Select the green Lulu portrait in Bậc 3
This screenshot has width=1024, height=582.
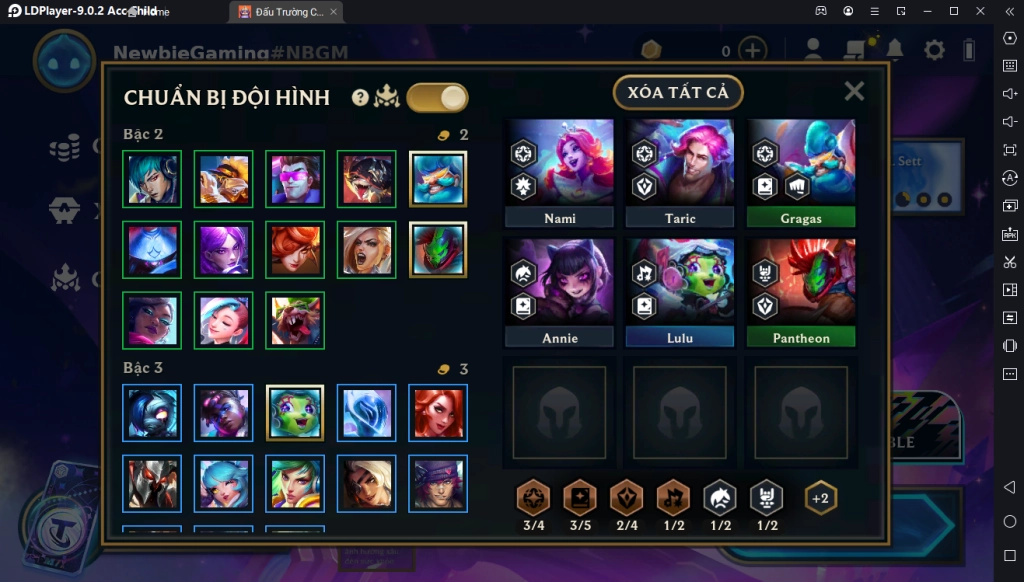296,413
